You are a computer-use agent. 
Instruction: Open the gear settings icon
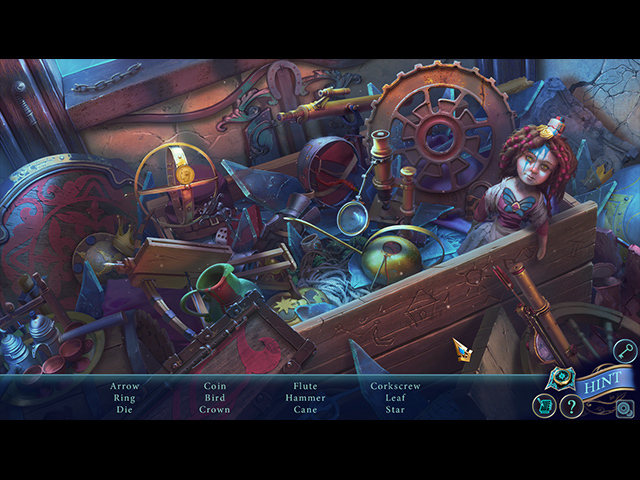[624, 407]
